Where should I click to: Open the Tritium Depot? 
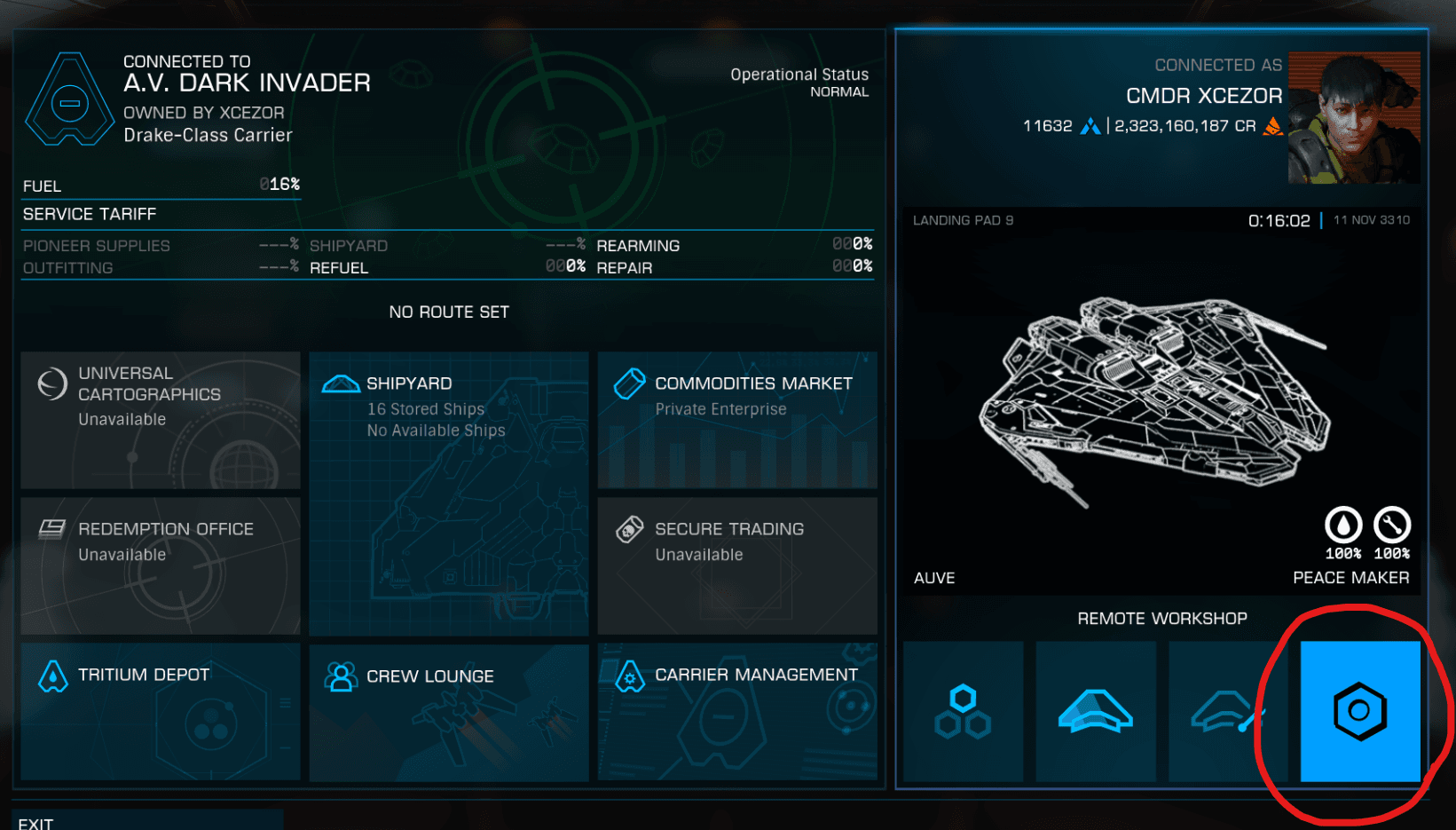(x=161, y=711)
